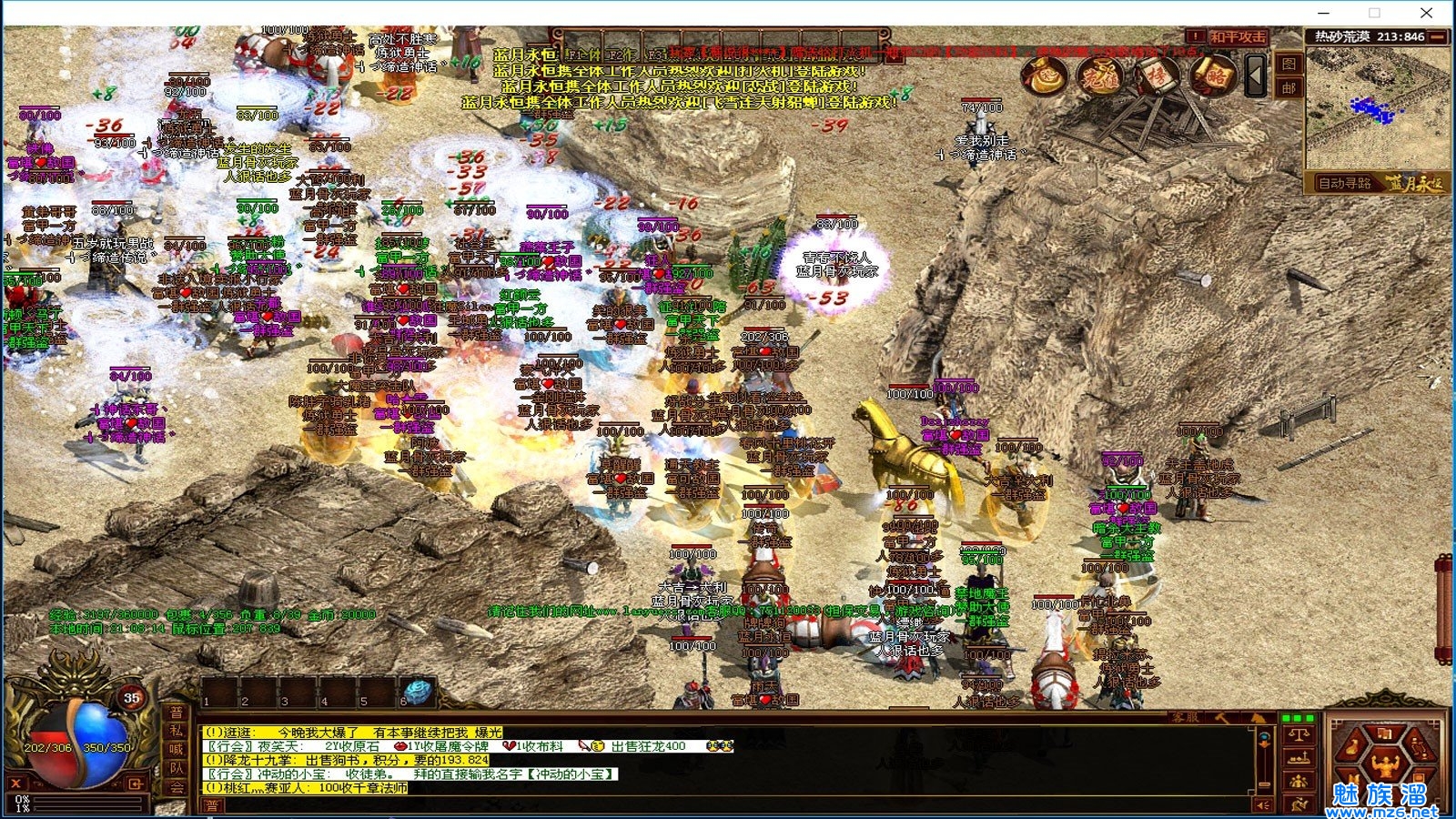Viewport: 1456px width, 819px height.
Task: Start 自动寻路 auto pathfinding
Action: pos(1345,183)
